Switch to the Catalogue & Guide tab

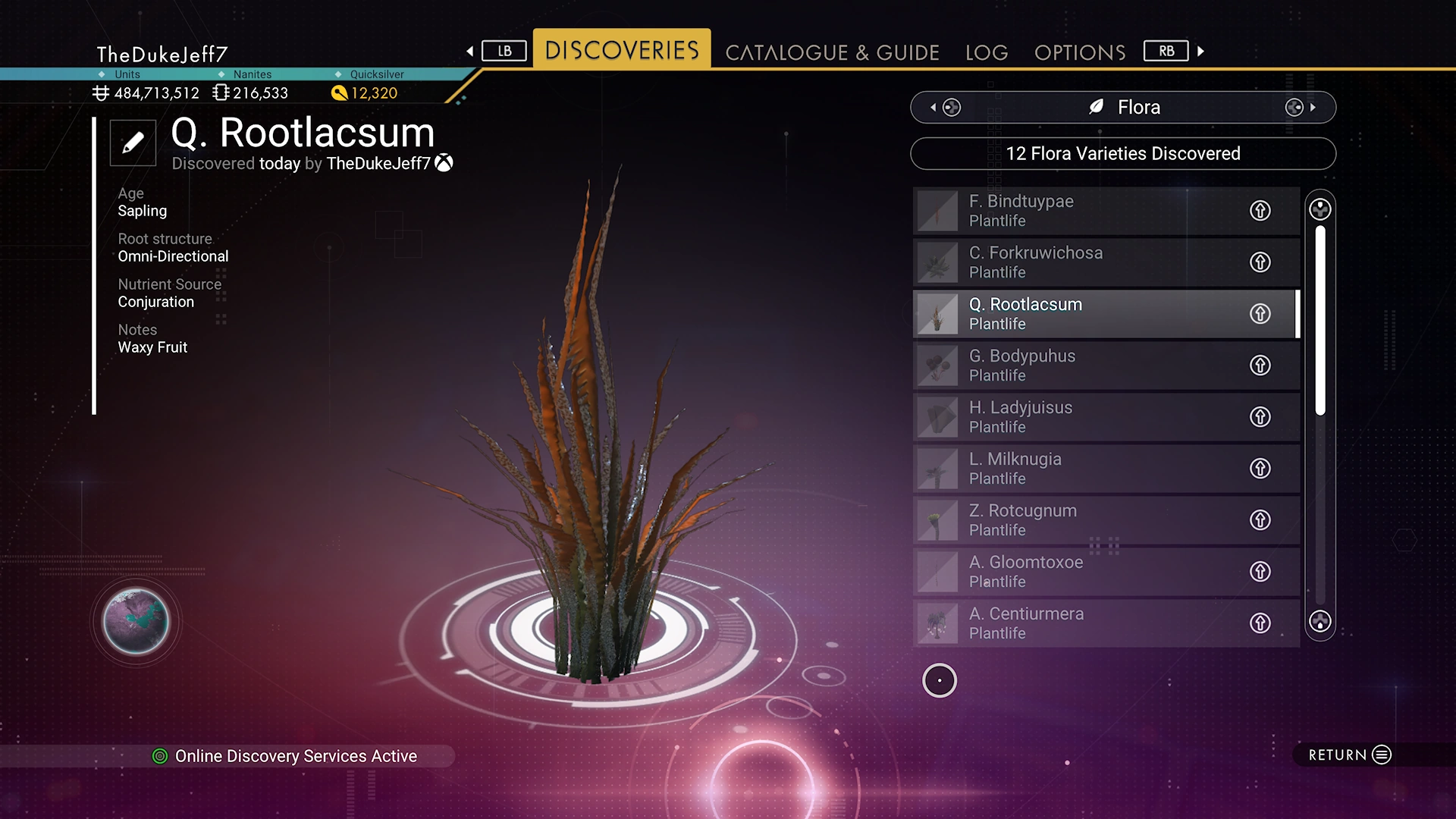pos(832,52)
